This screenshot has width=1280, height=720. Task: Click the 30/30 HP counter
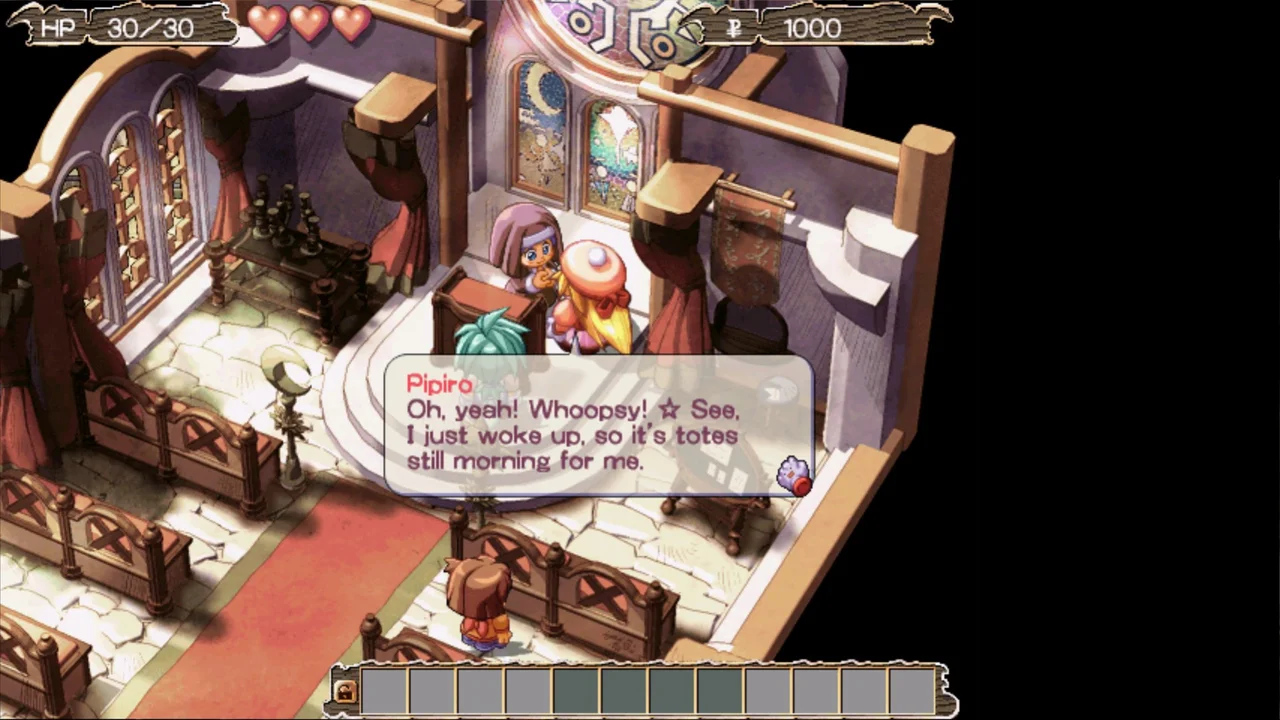tap(150, 27)
